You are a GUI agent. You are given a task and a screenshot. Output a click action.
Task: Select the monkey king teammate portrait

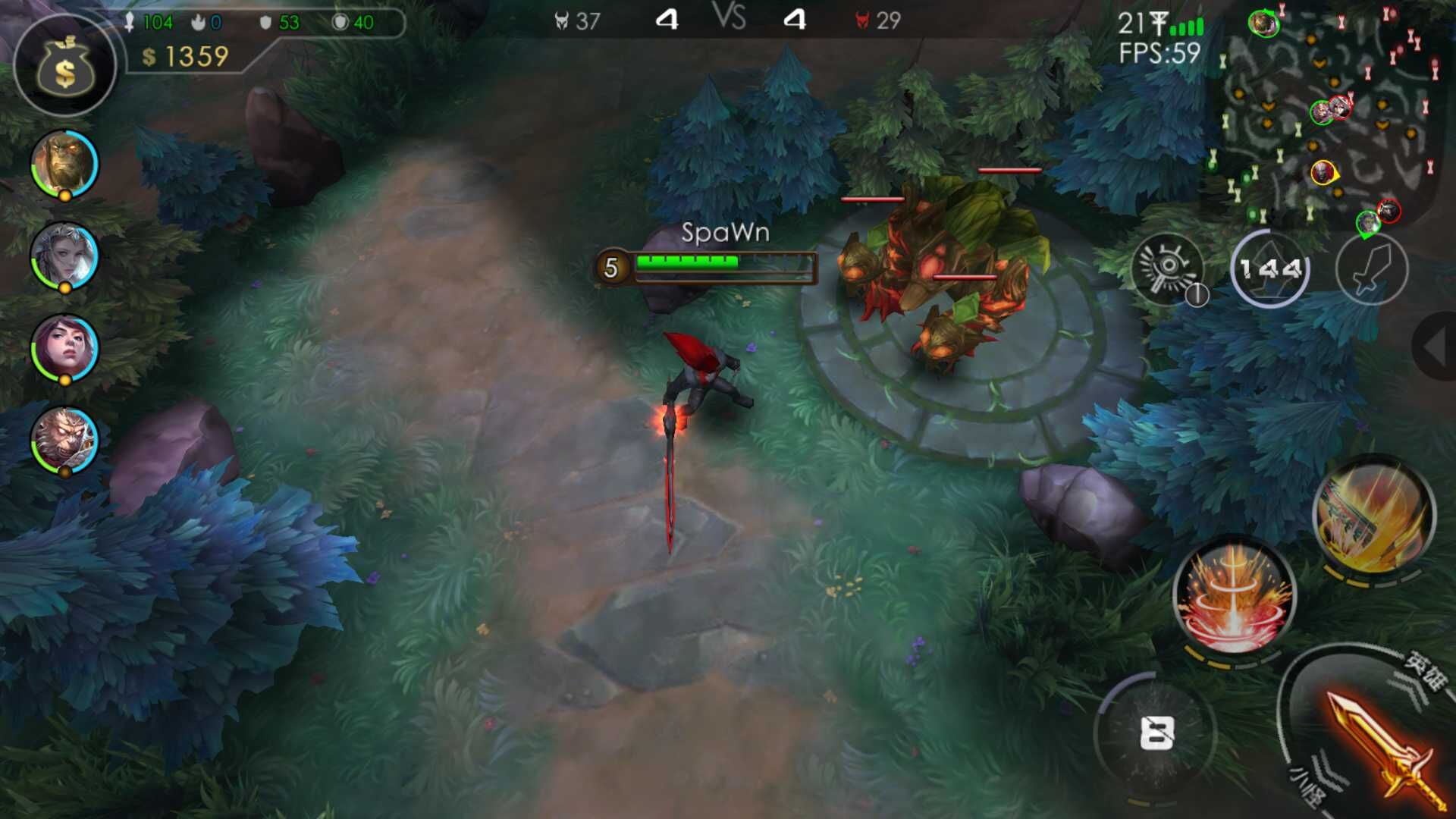pos(64,441)
